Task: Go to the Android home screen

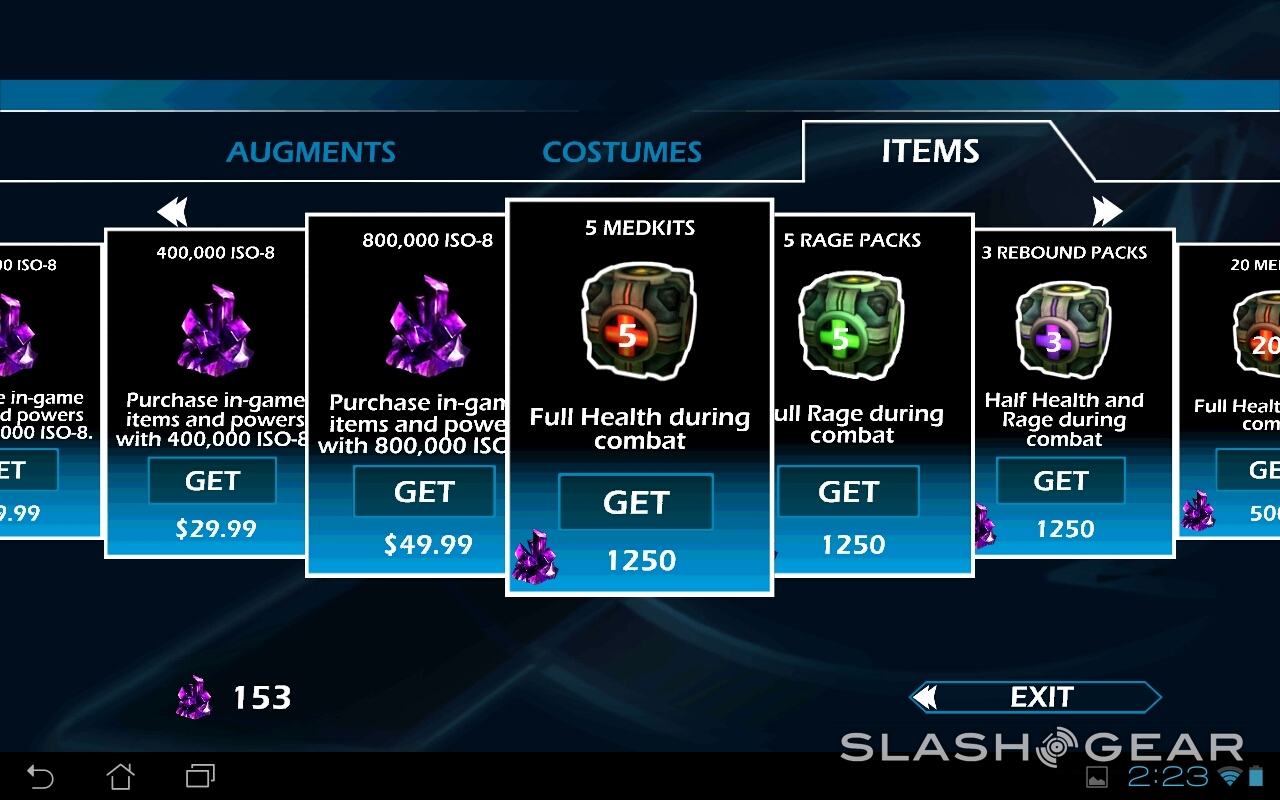Action: point(120,776)
